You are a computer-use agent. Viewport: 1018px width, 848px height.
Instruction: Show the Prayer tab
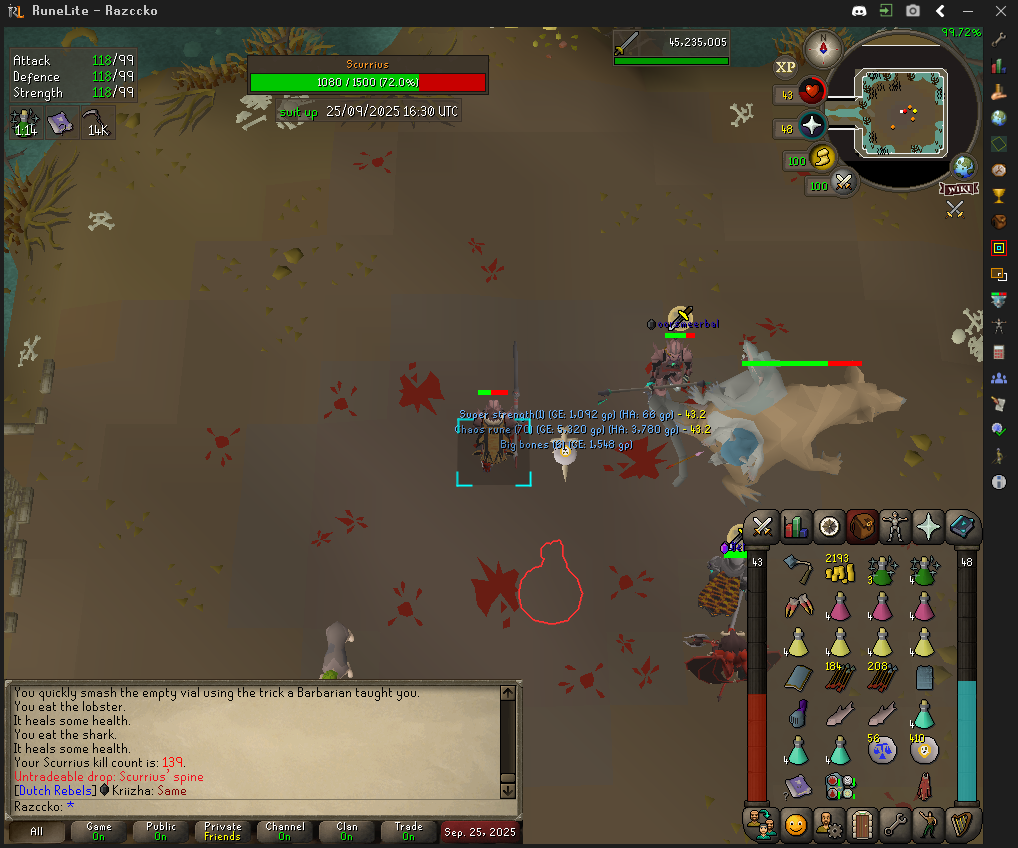(x=929, y=525)
